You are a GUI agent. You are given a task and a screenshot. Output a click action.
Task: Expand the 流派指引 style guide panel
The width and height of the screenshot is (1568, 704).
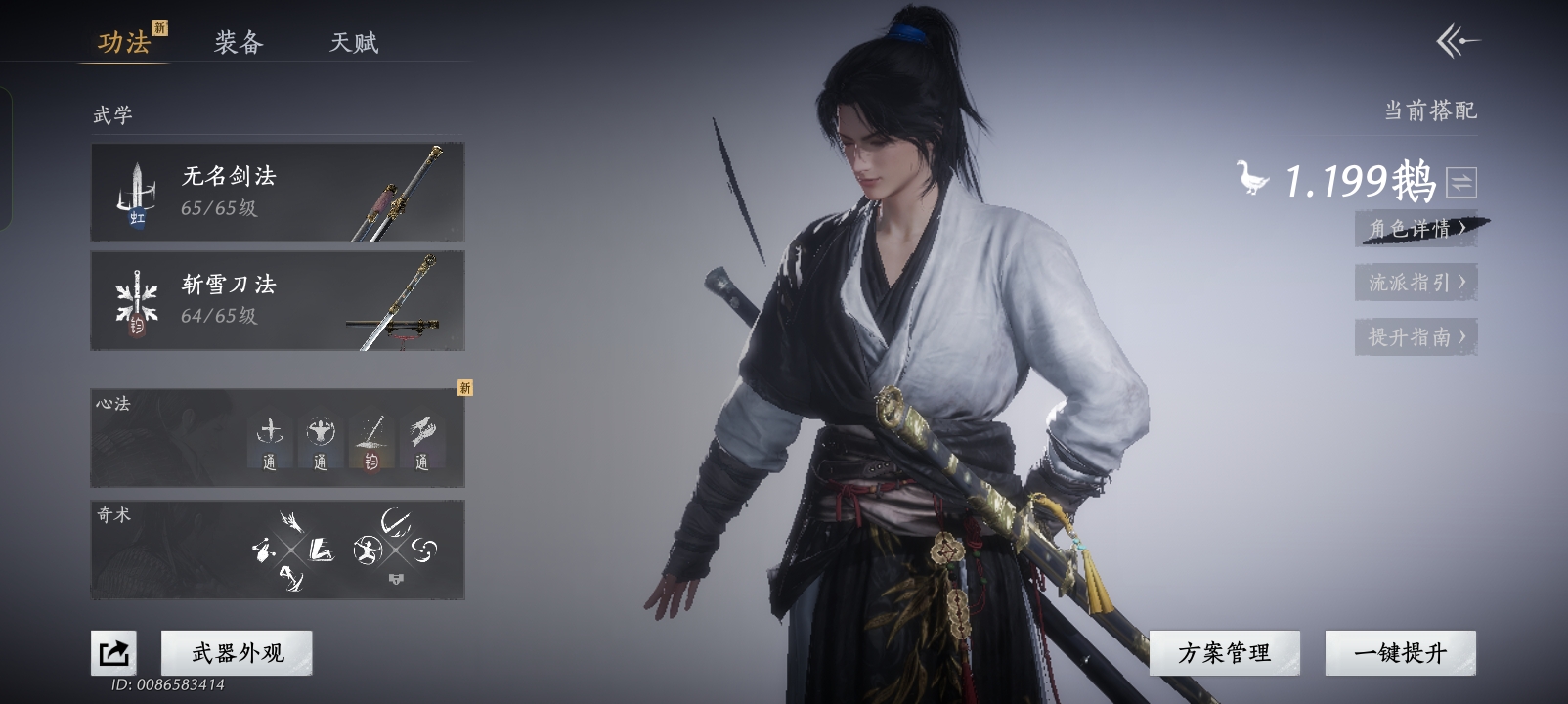(x=1415, y=283)
